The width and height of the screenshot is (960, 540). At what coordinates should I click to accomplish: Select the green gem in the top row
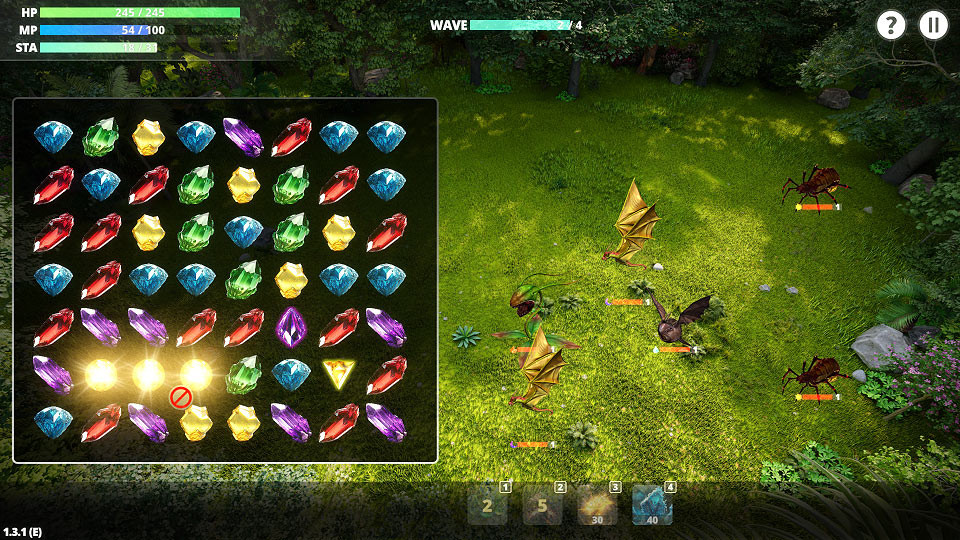100,136
